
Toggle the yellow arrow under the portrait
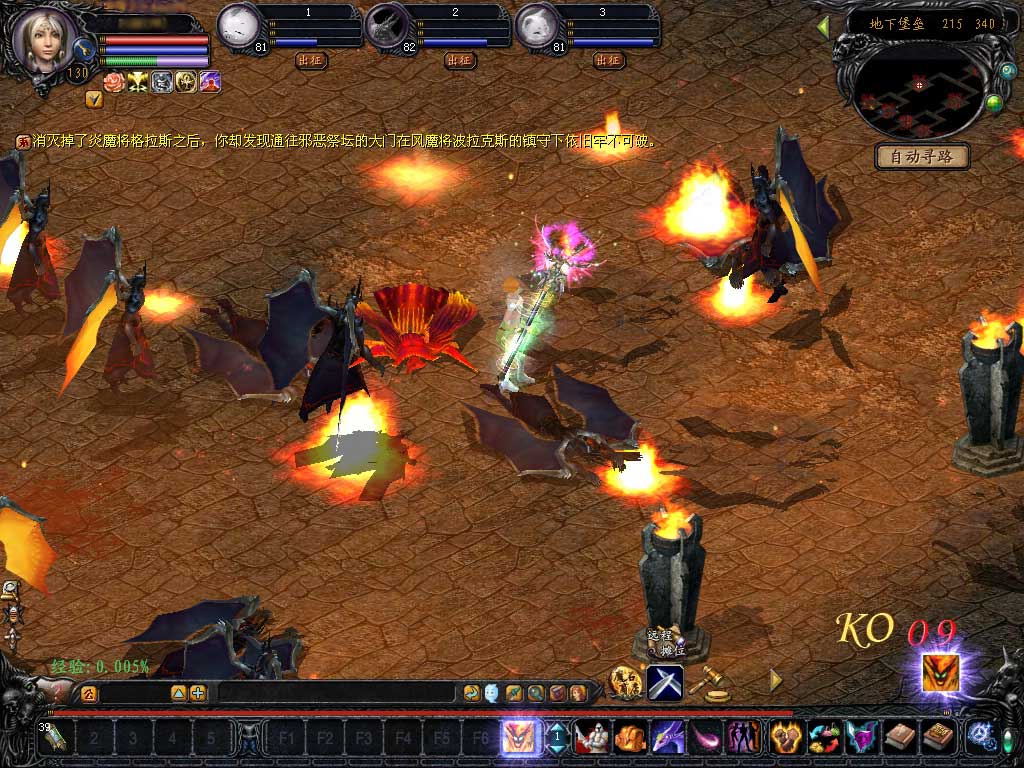pos(93,99)
